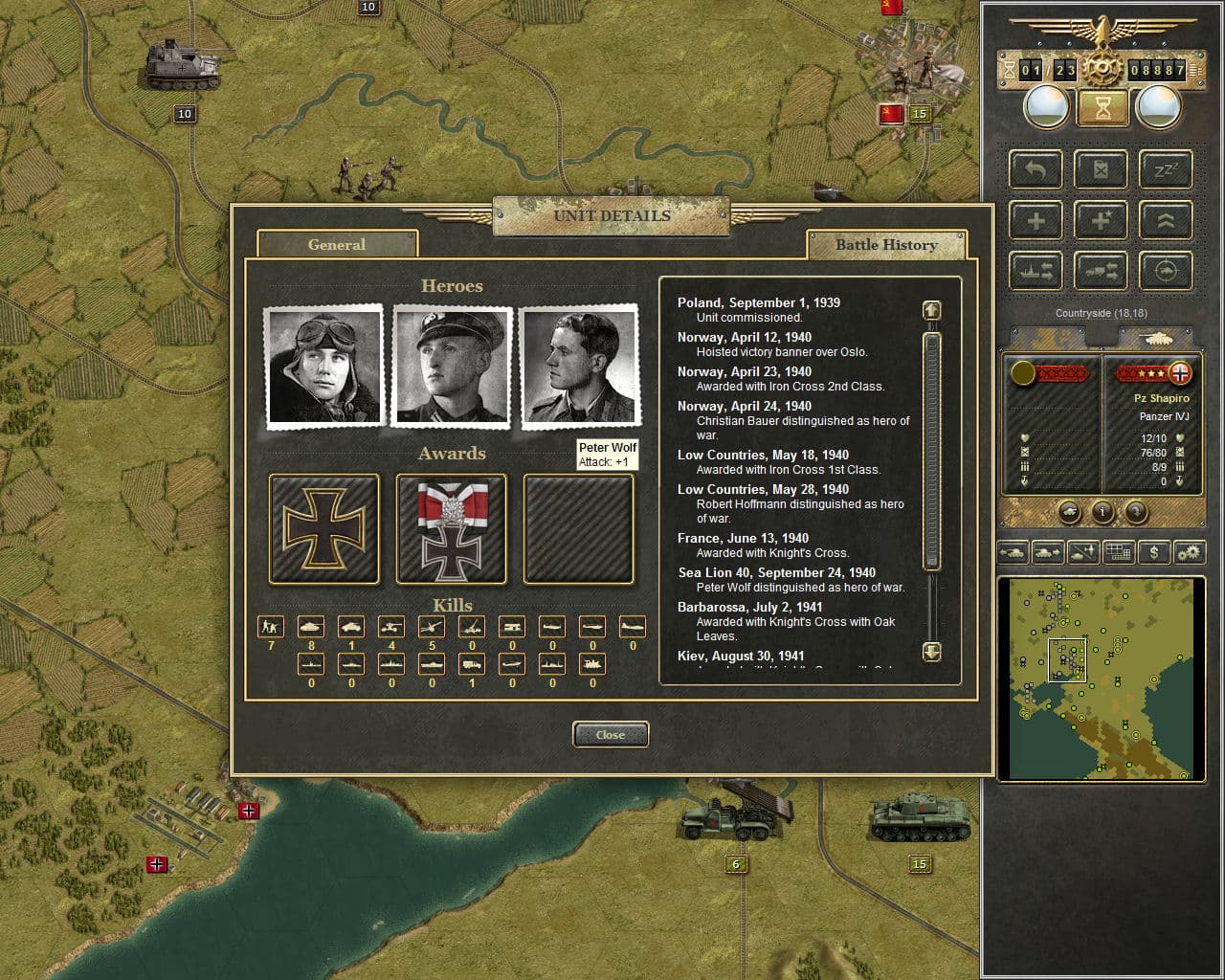Screen dimensions: 1225x980
Task: Open the Battle History tab
Action: tap(887, 245)
